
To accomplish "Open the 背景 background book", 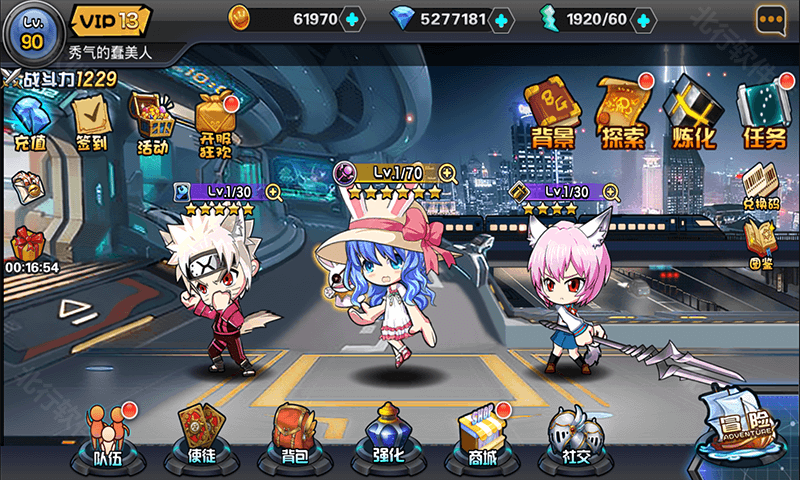I will [x=552, y=112].
